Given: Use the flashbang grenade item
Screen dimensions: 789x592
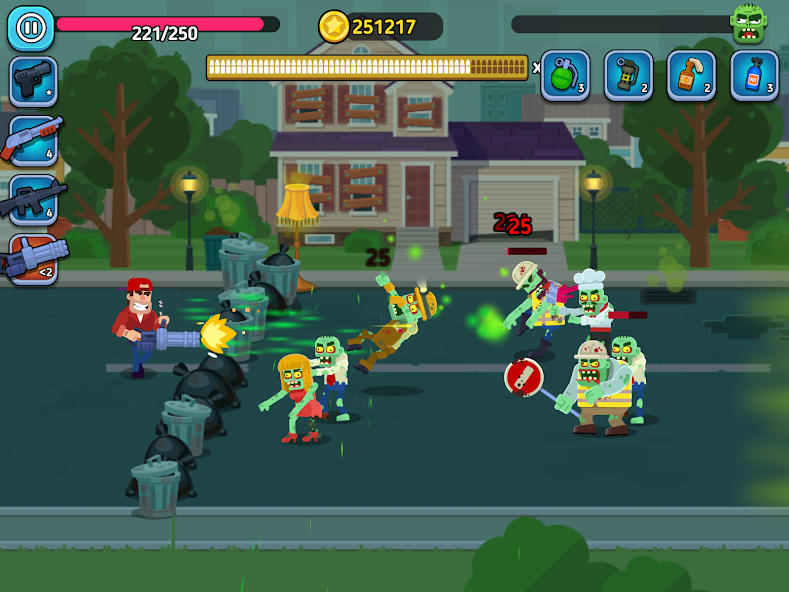Looking at the screenshot, I should pyautogui.click(x=628, y=75).
